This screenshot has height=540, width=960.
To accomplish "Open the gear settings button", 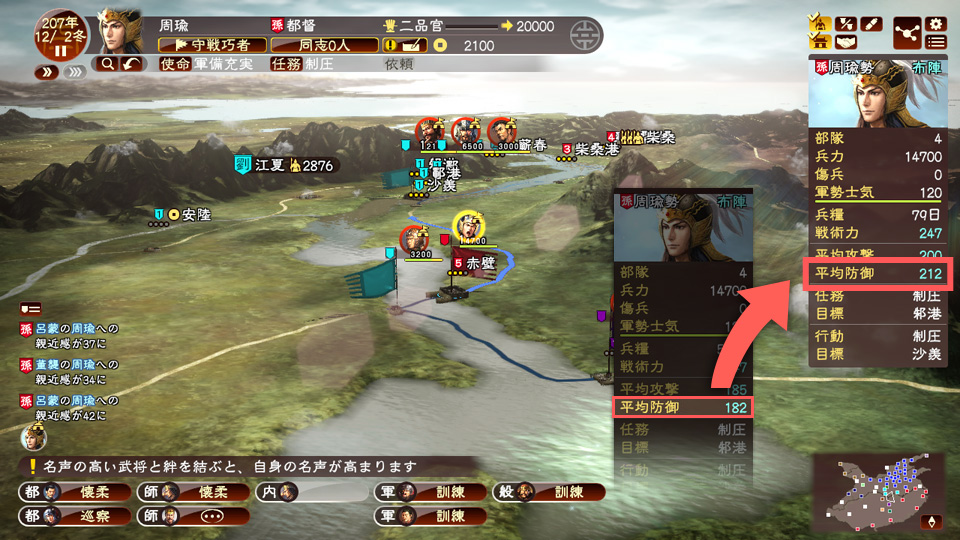I will point(936,22).
